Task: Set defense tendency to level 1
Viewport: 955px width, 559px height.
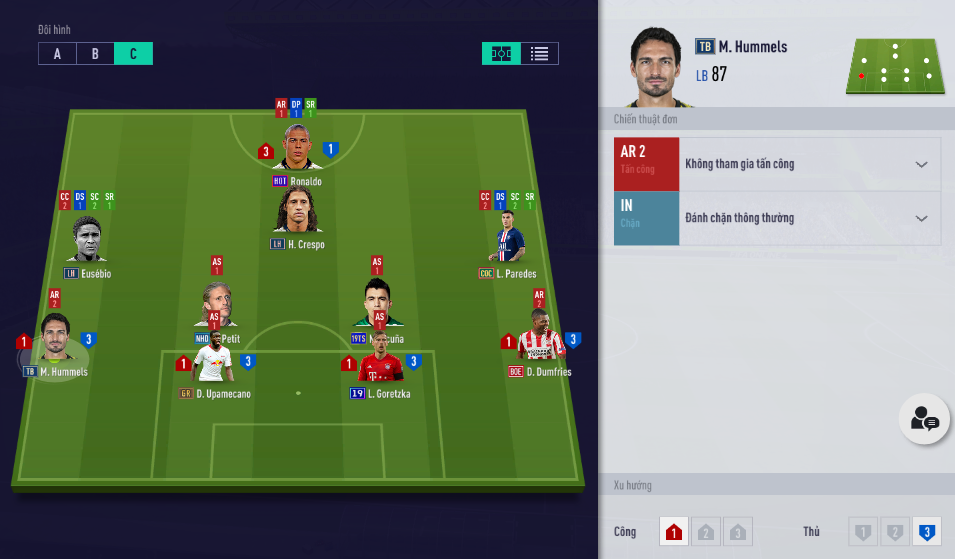Action: (x=862, y=532)
